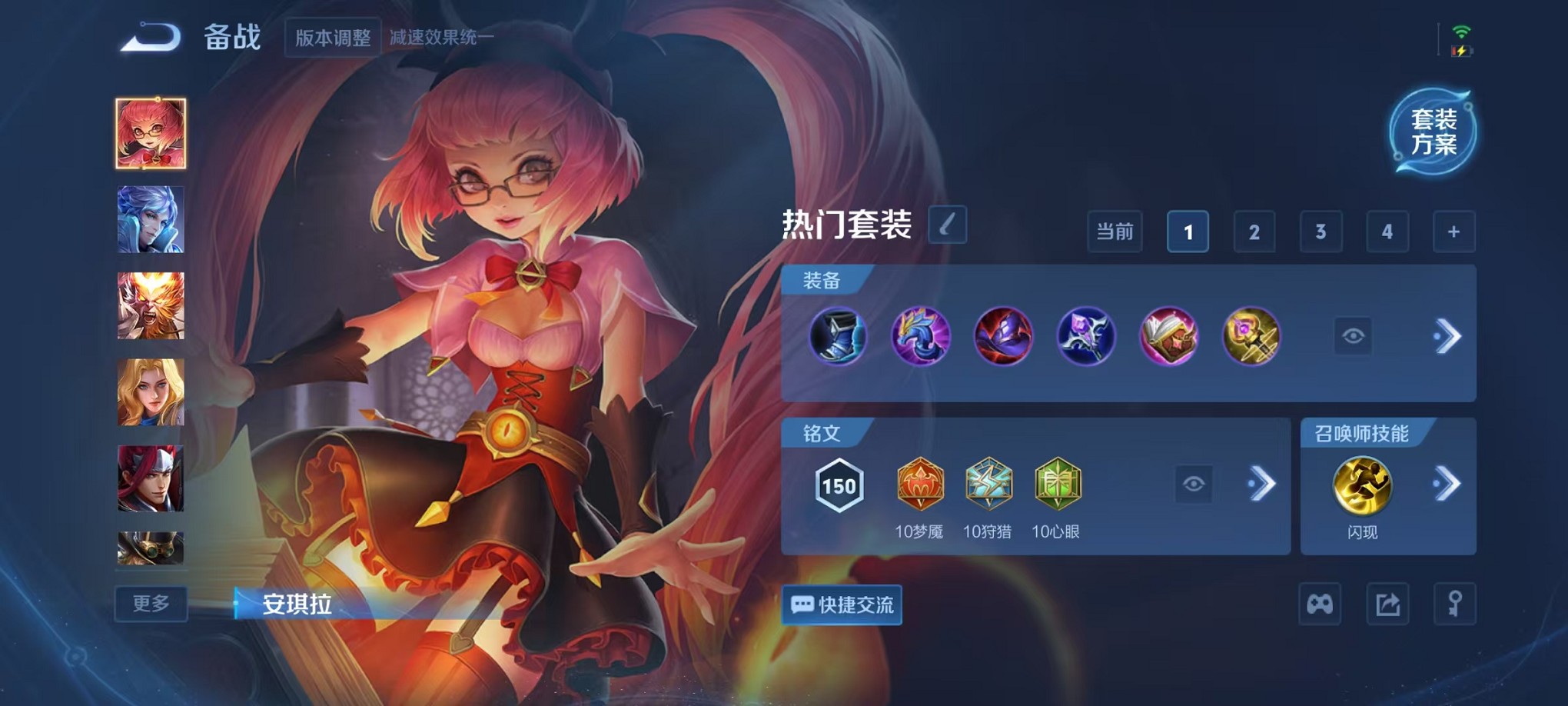Click the game controller icon at bottom right

(1320, 604)
